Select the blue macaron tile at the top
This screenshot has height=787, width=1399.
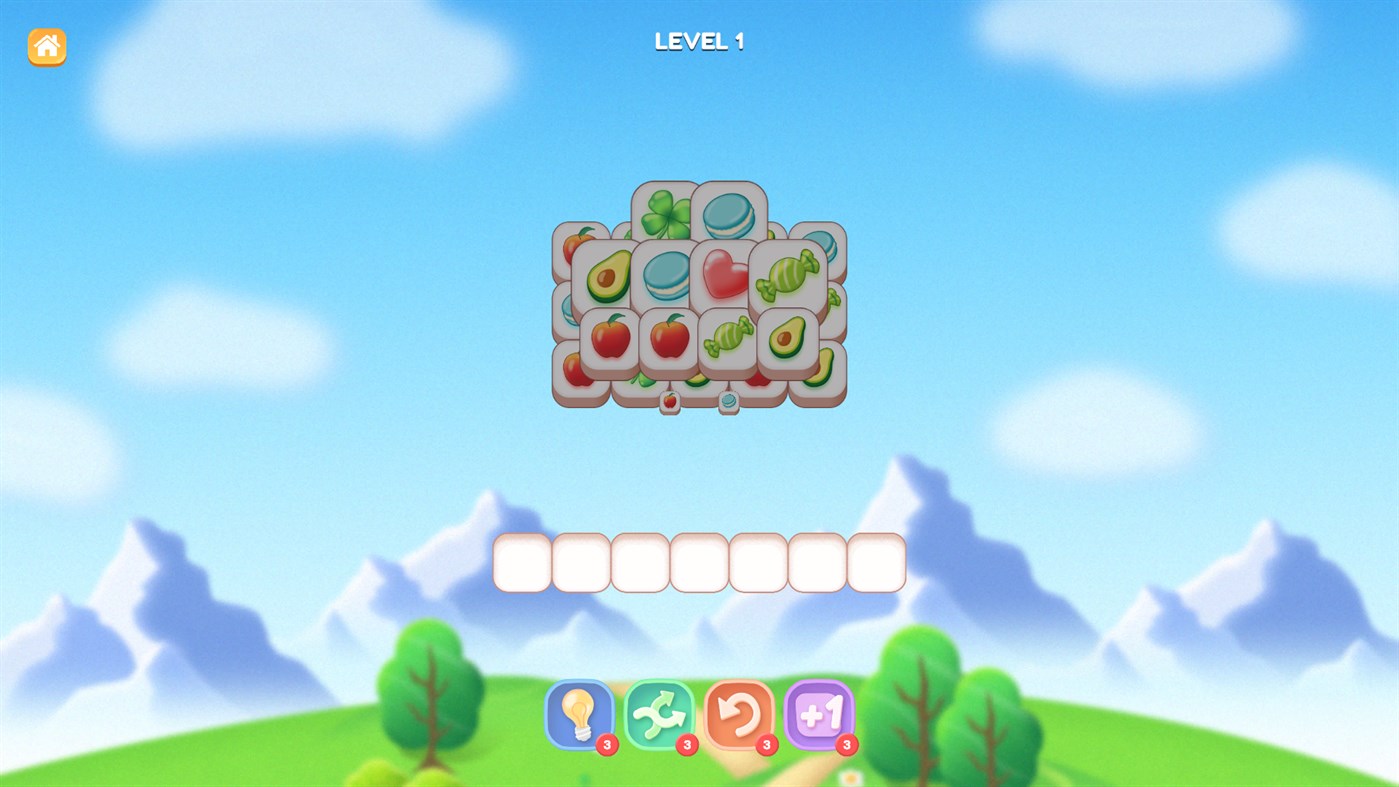pyautogui.click(x=728, y=214)
